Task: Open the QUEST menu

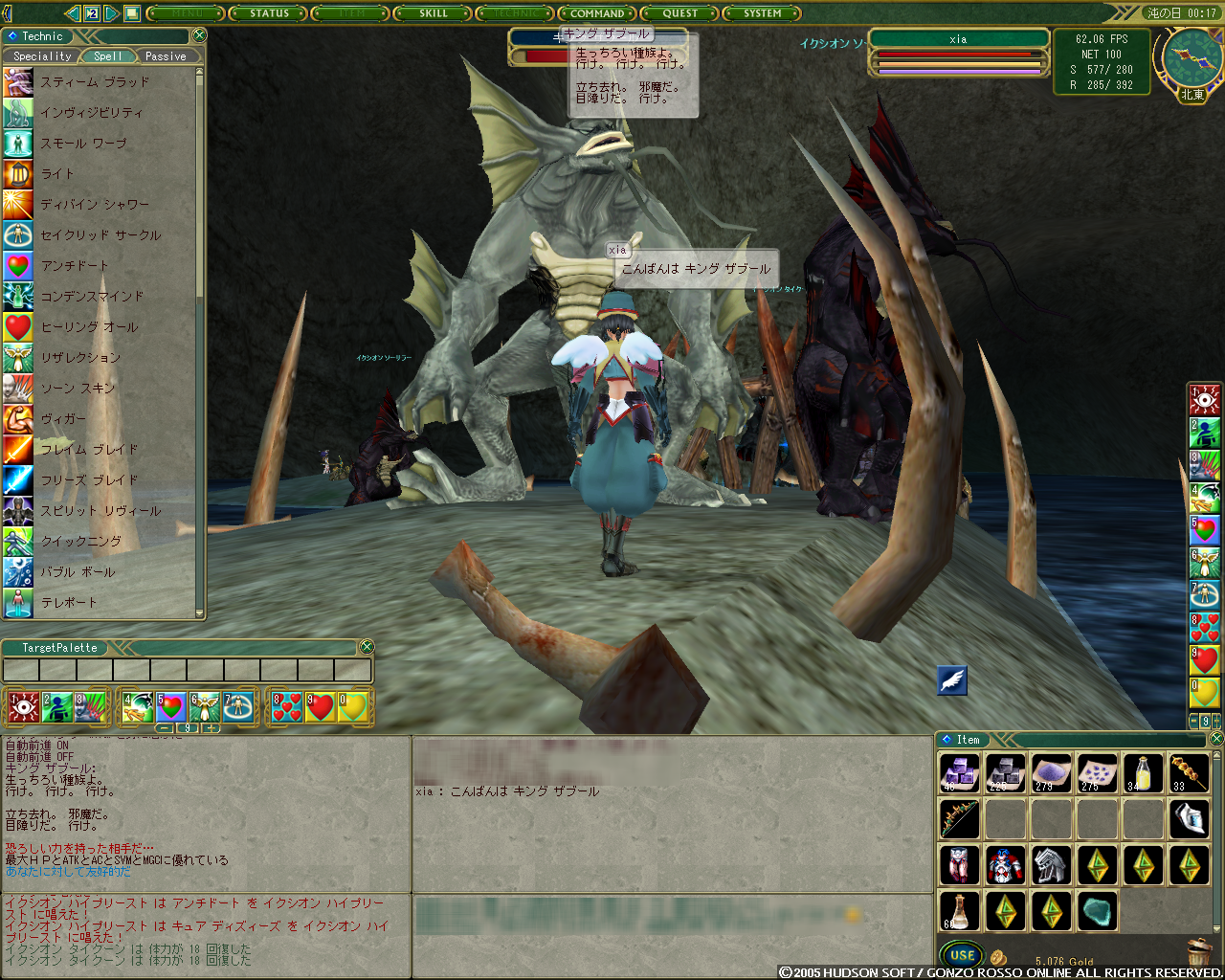Action: coord(679,13)
